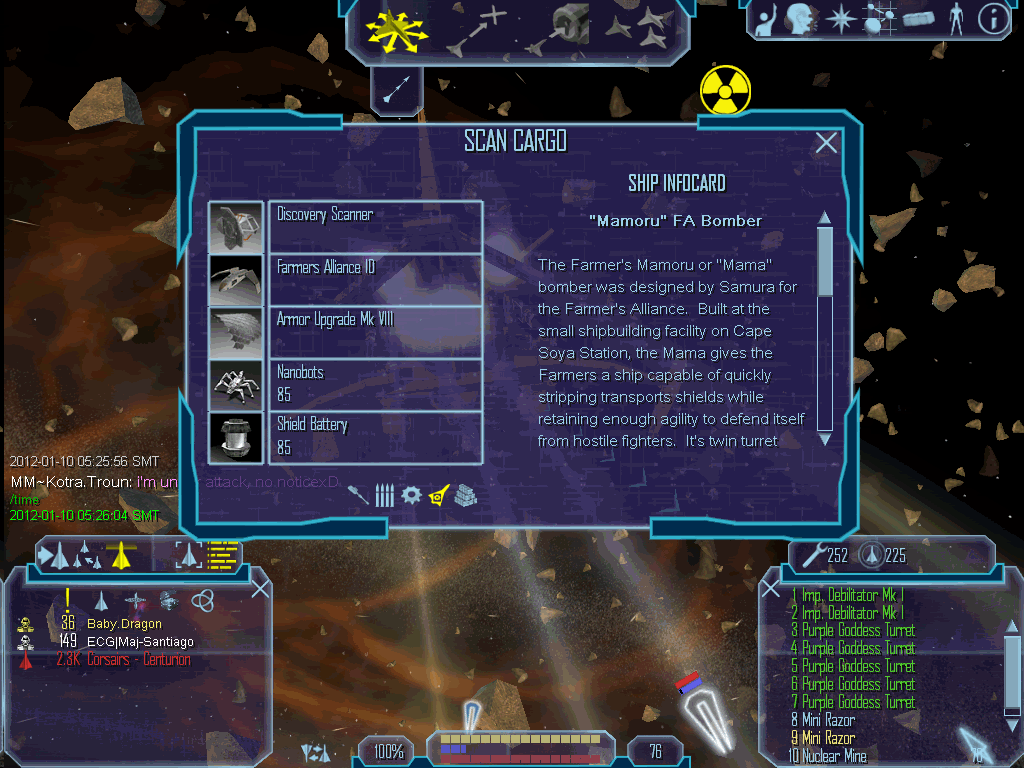Show the equipment filter with gear icon

pyautogui.click(x=411, y=494)
